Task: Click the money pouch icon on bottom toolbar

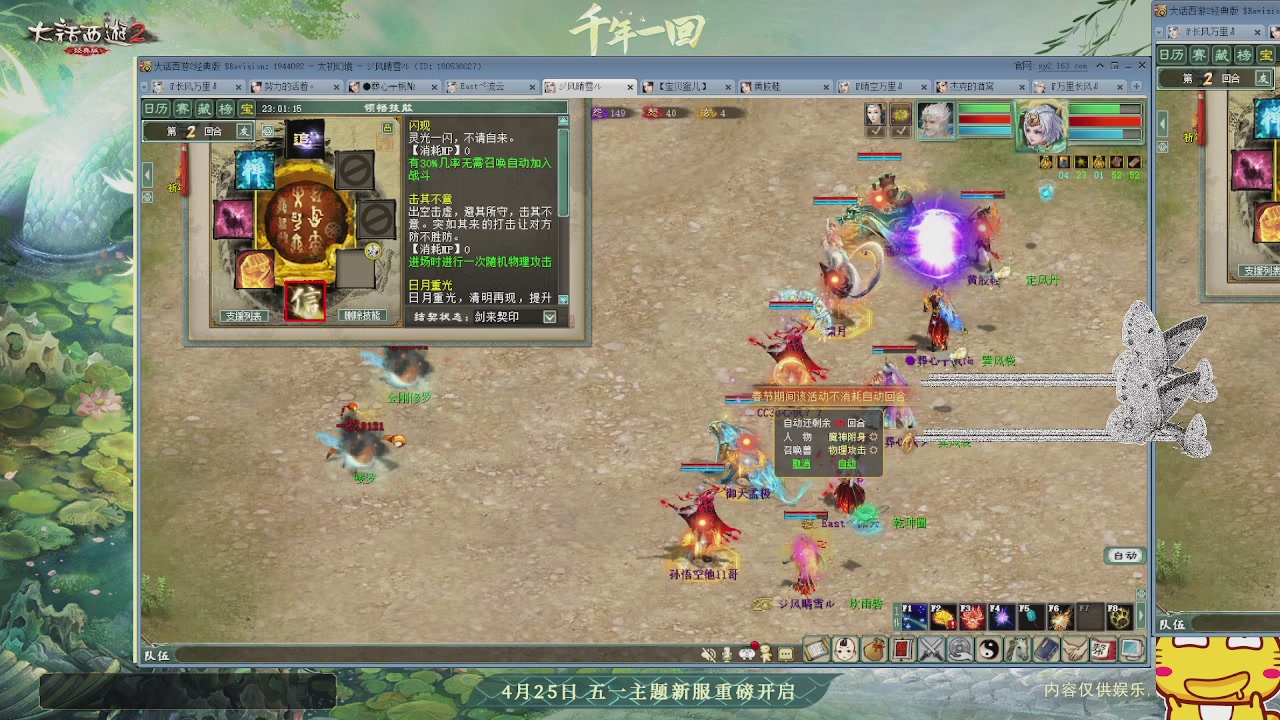Action: 874,650
